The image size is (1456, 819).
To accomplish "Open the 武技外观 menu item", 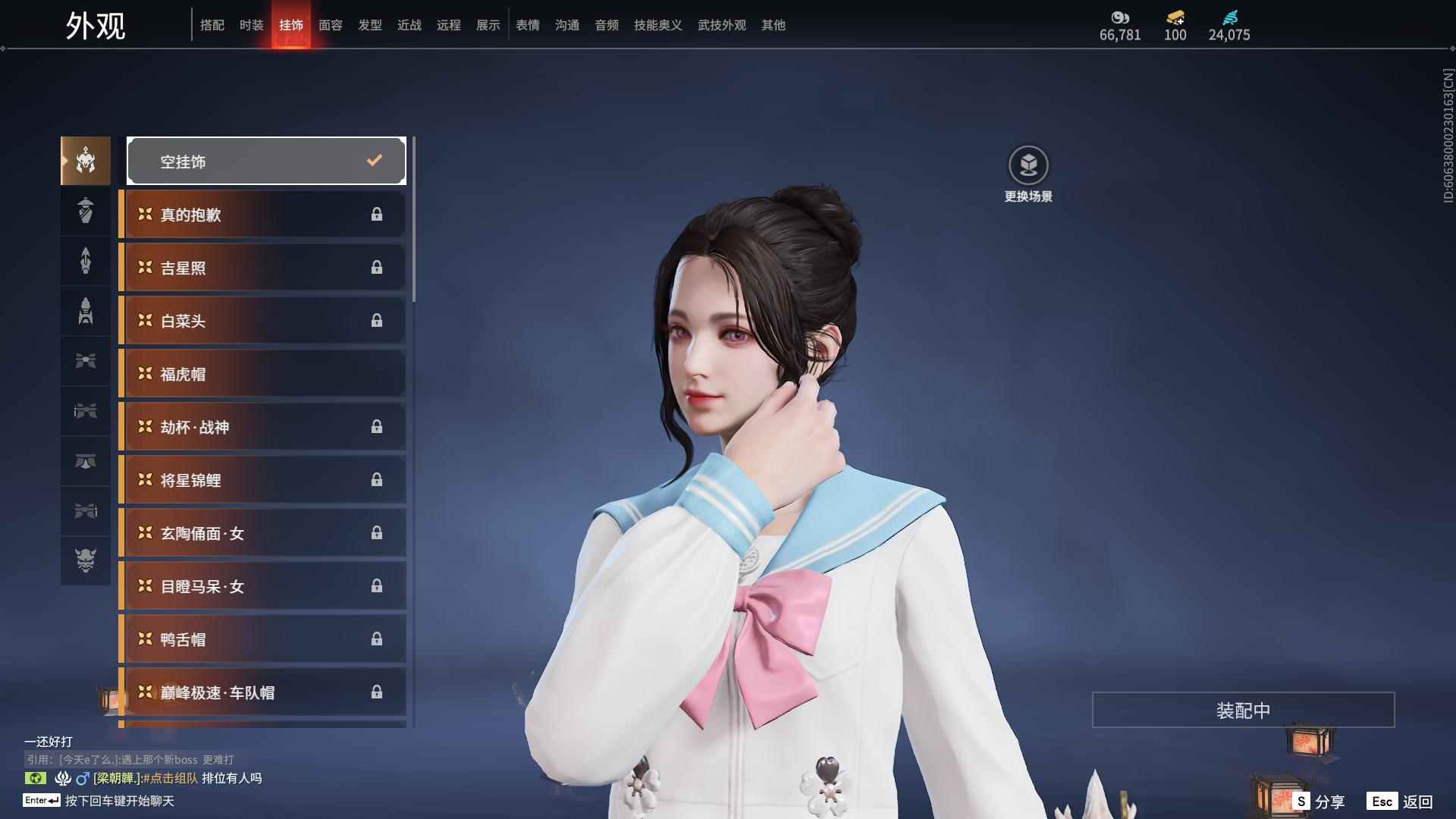I will click(x=721, y=25).
